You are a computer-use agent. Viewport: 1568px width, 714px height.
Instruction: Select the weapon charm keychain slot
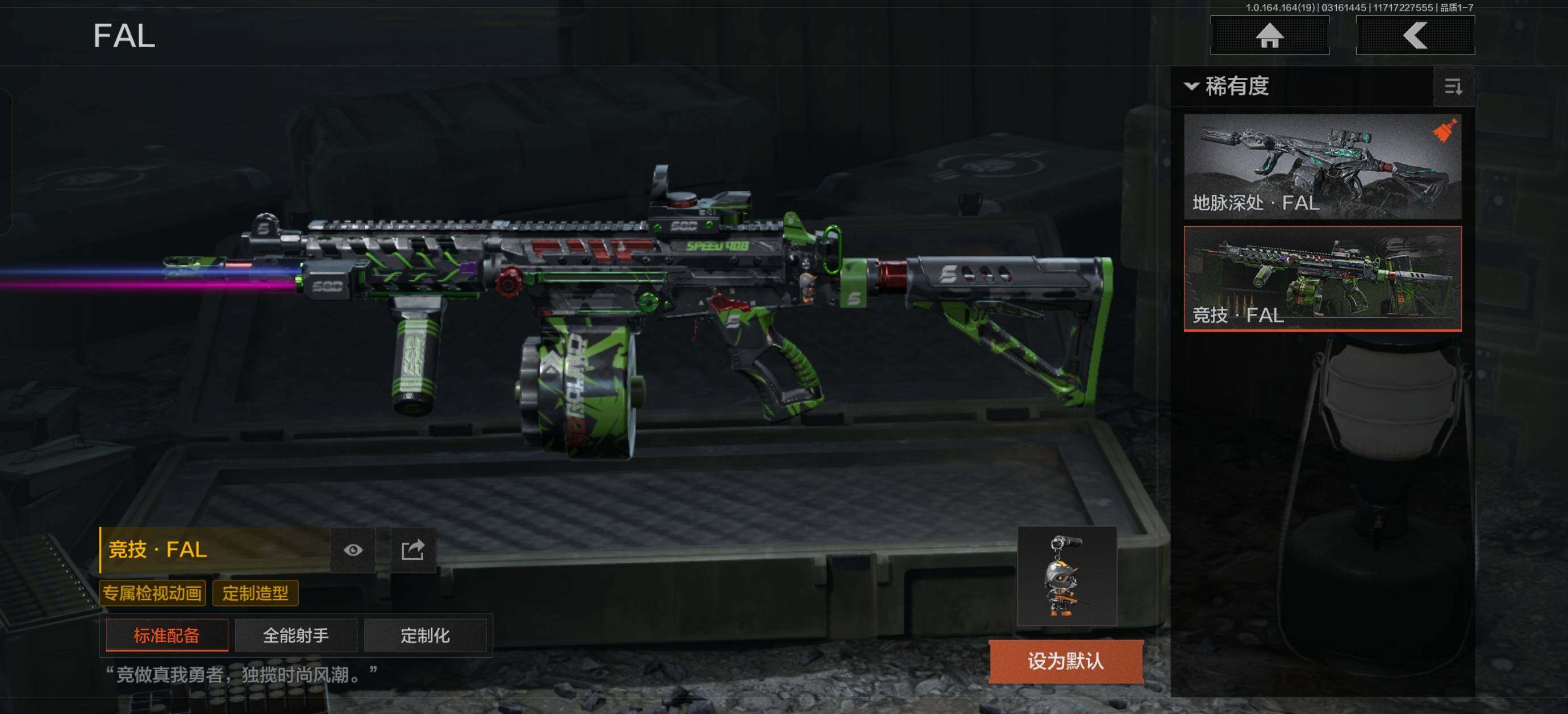[x=1066, y=576]
